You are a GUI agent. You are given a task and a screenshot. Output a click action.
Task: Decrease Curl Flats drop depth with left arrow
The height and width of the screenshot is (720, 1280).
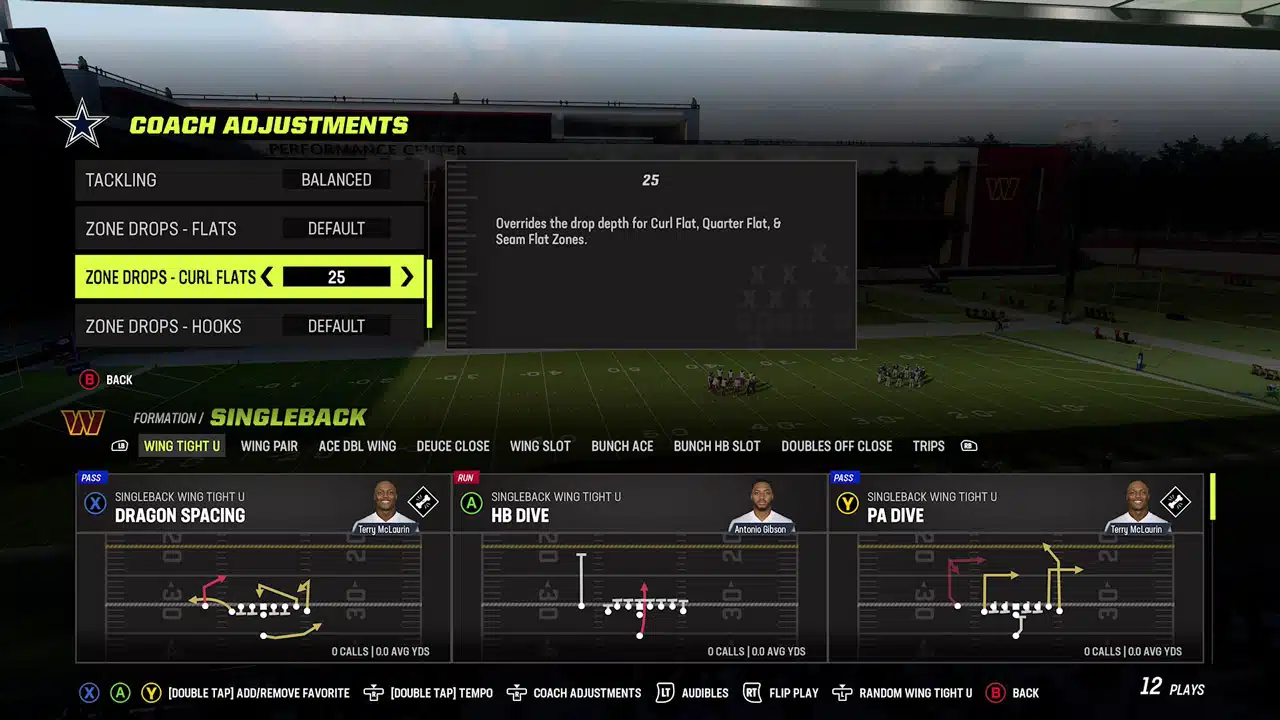[x=267, y=277]
